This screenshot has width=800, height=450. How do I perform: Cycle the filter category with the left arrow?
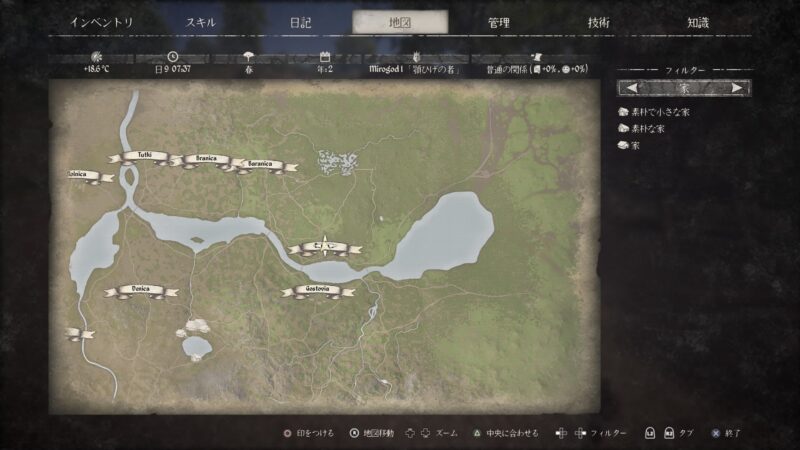coord(632,88)
